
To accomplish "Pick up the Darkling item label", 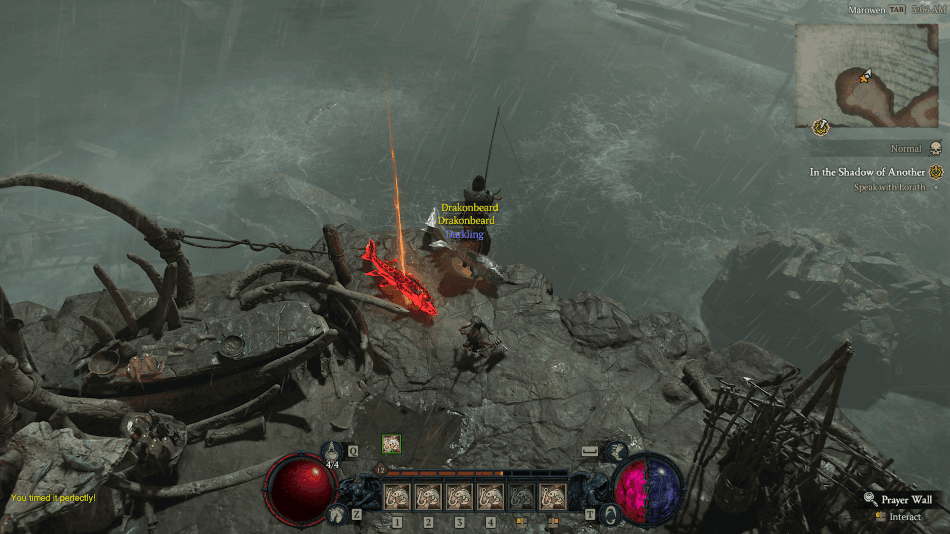I will click(x=465, y=234).
